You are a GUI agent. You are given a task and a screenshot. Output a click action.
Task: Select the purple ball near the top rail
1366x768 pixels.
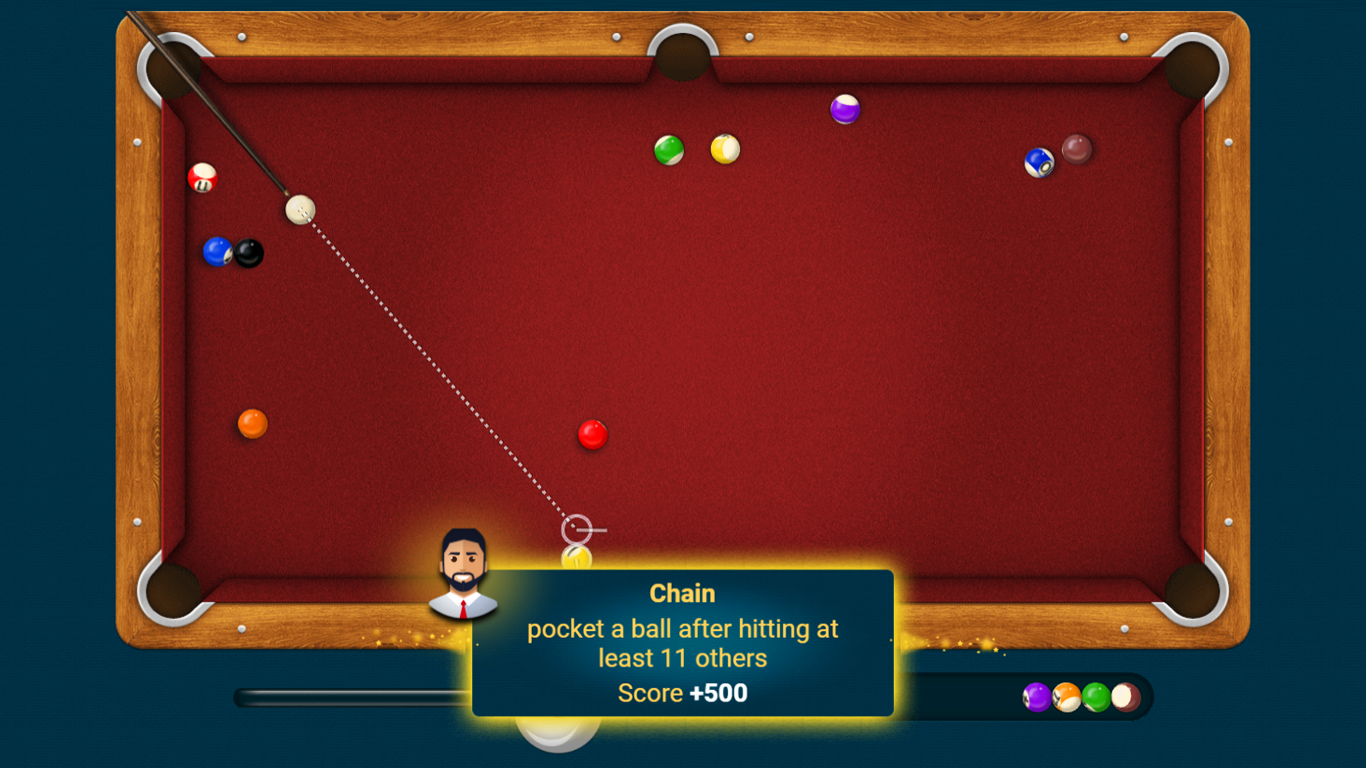(x=843, y=110)
